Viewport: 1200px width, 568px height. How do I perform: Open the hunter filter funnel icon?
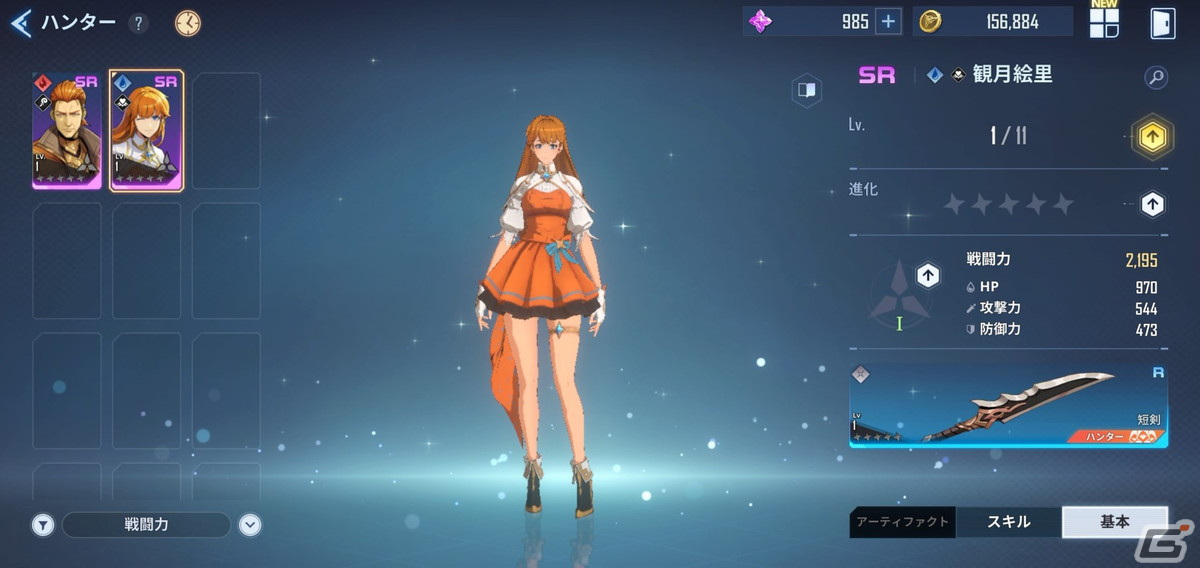42,524
